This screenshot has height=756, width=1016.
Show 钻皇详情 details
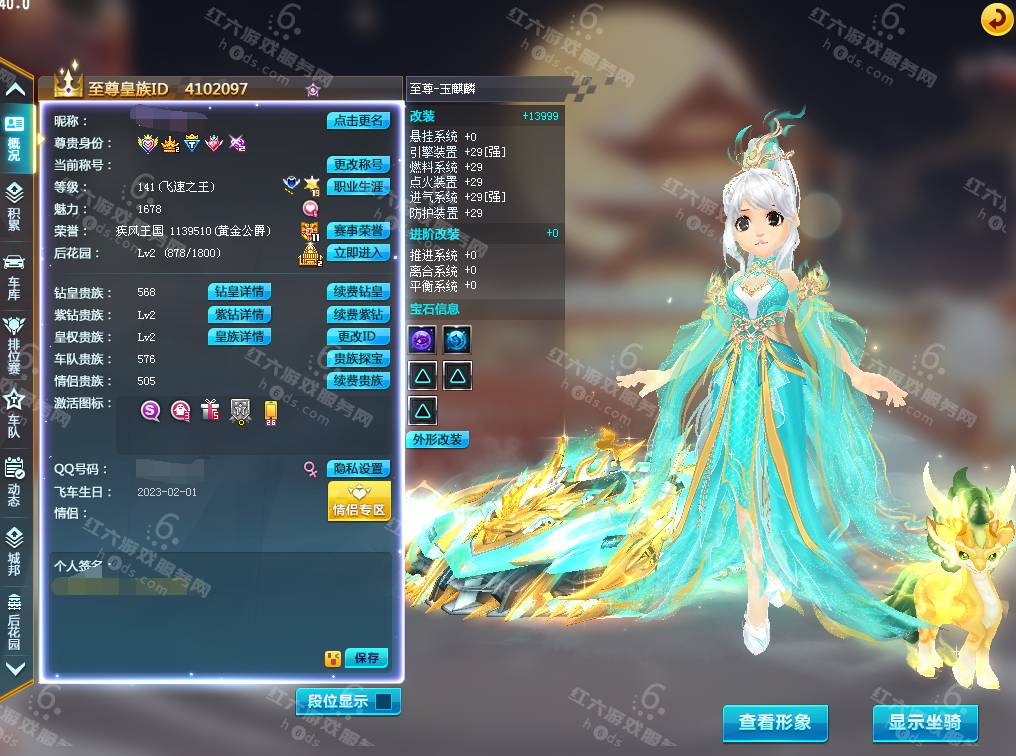click(x=239, y=293)
